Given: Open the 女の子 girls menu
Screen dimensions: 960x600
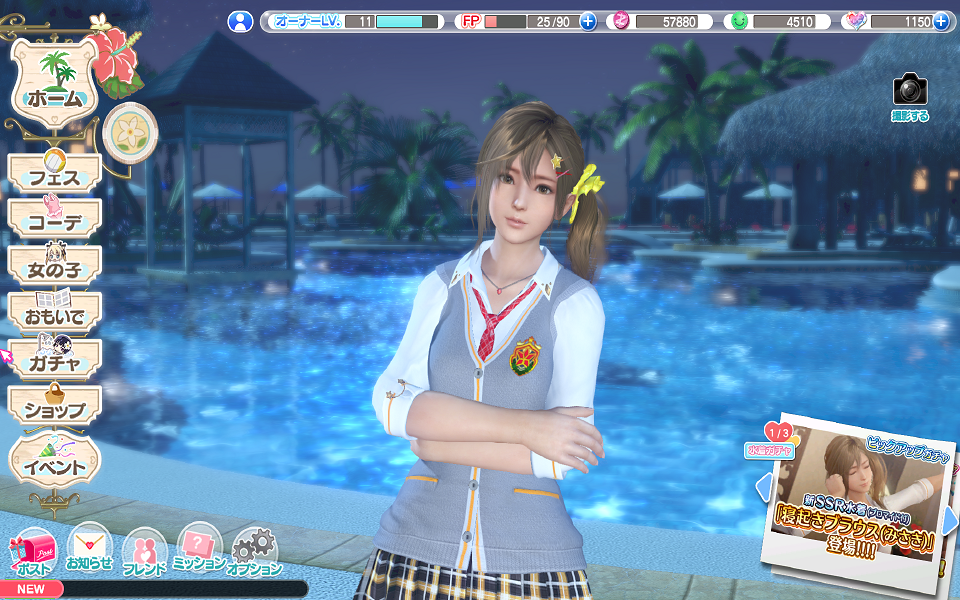Looking at the screenshot, I should [55, 266].
